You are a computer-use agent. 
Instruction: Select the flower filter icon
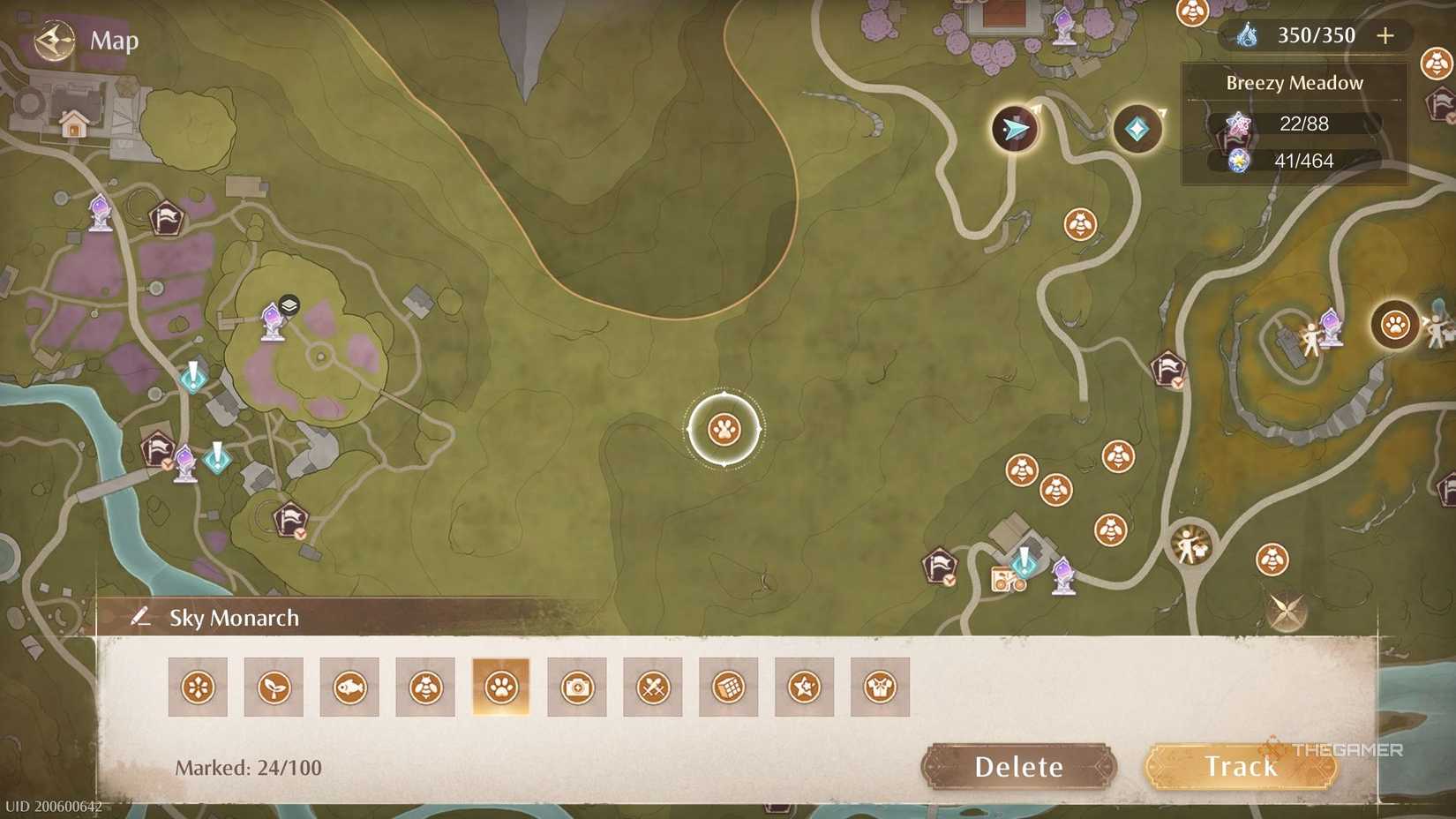coord(198,687)
